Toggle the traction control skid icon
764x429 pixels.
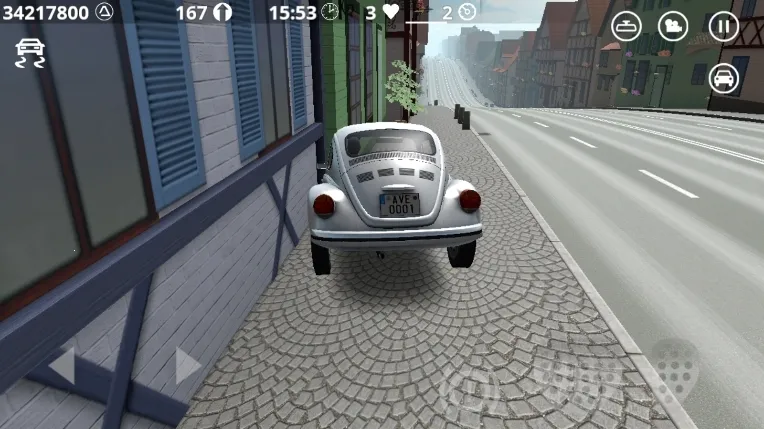click(30, 52)
